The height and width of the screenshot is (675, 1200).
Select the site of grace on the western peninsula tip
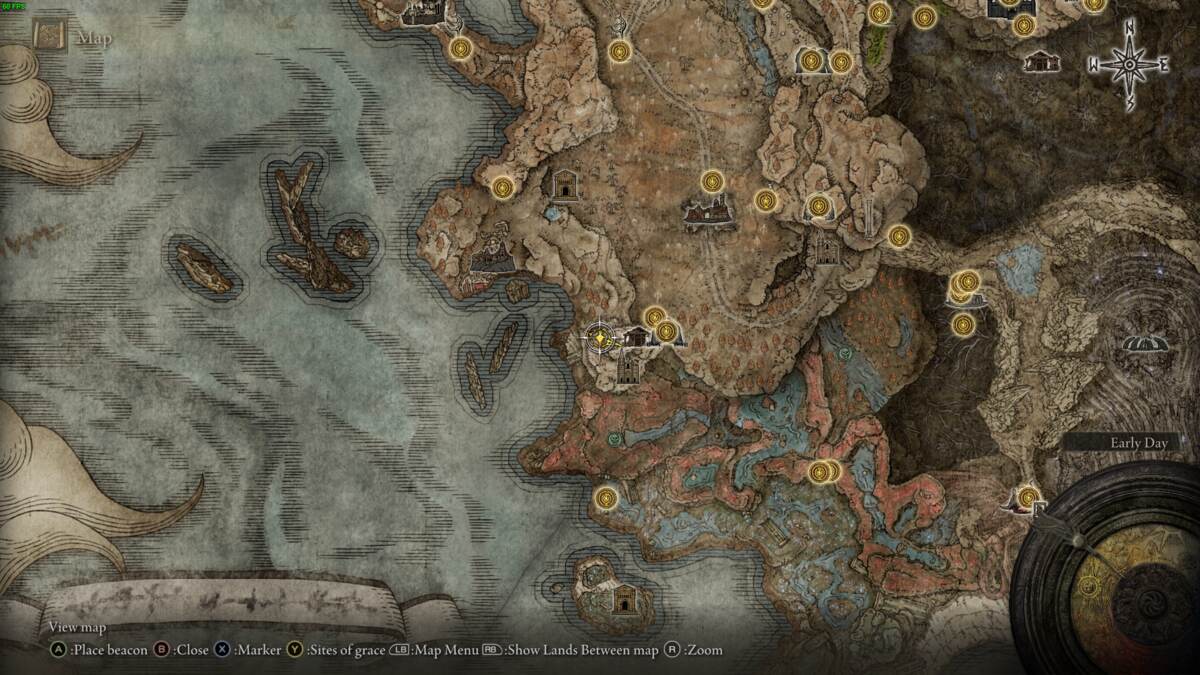pyautogui.click(x=502, y=186)
